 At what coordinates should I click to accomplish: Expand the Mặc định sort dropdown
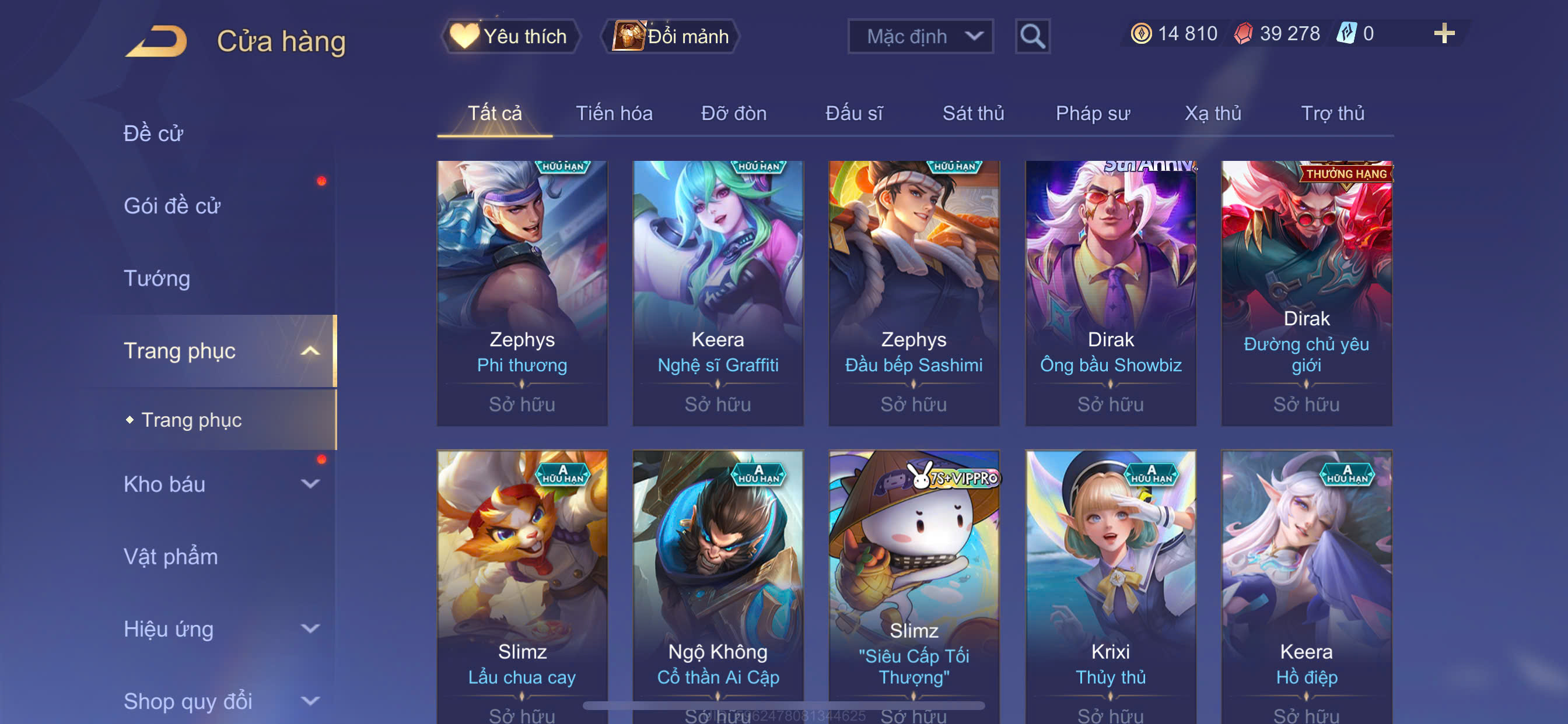(x=920, y=37)
